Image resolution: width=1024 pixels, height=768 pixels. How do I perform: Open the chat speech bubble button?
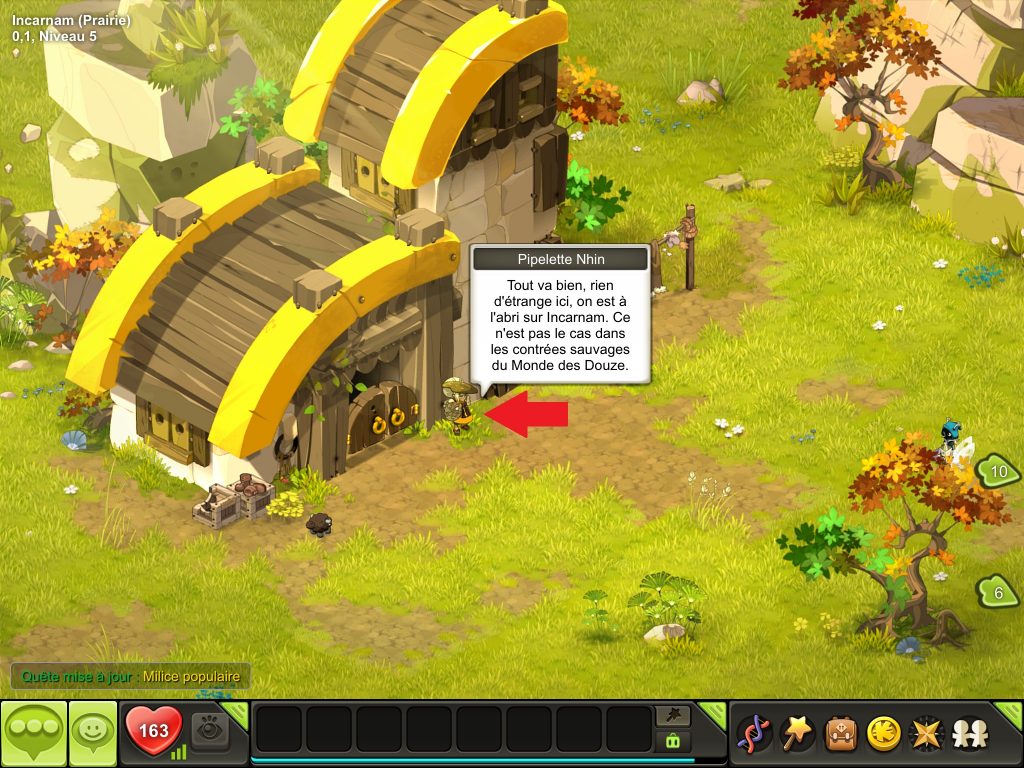point(34,733)
